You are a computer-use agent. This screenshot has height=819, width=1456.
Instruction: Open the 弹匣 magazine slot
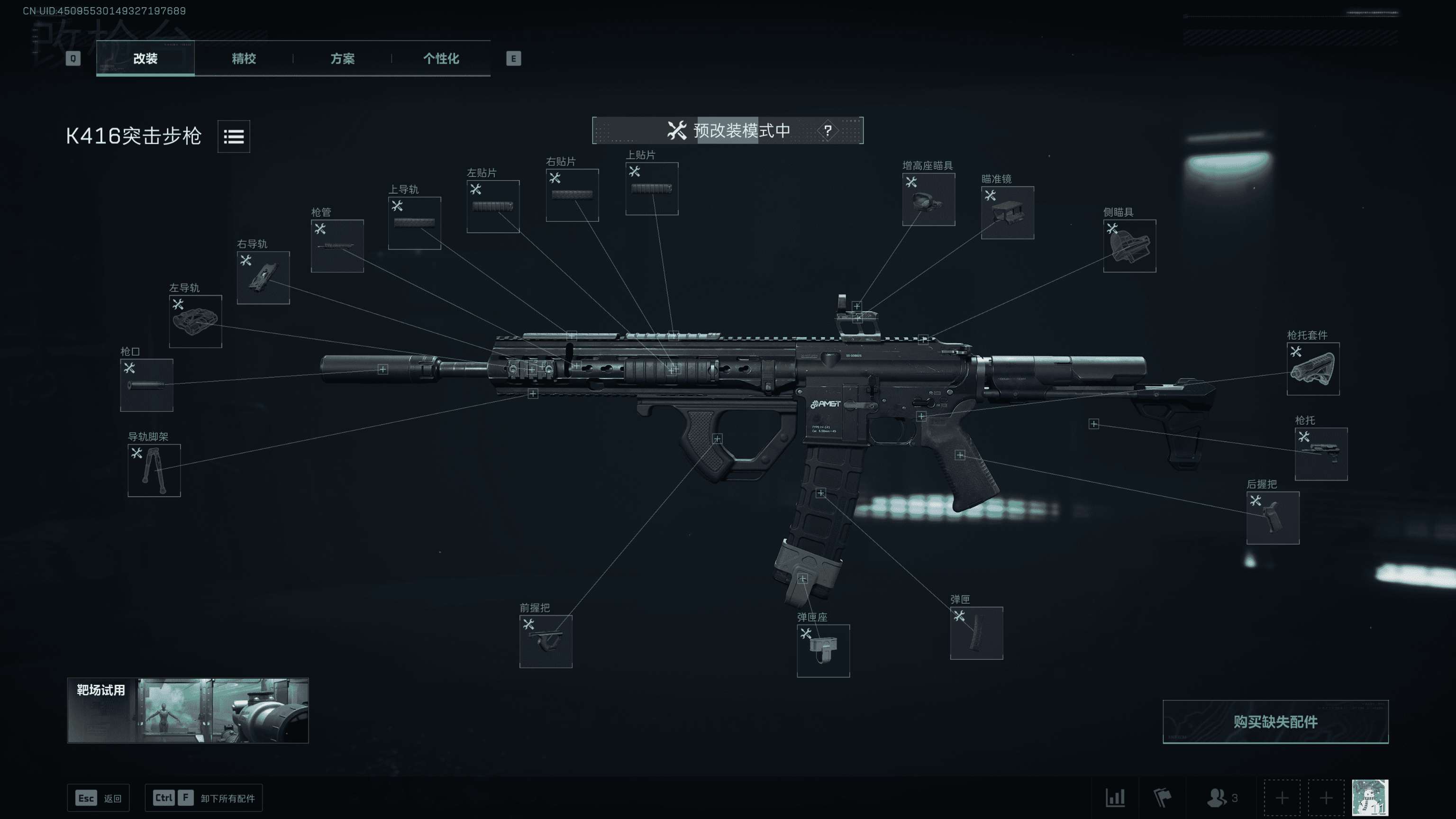point(976,633)
